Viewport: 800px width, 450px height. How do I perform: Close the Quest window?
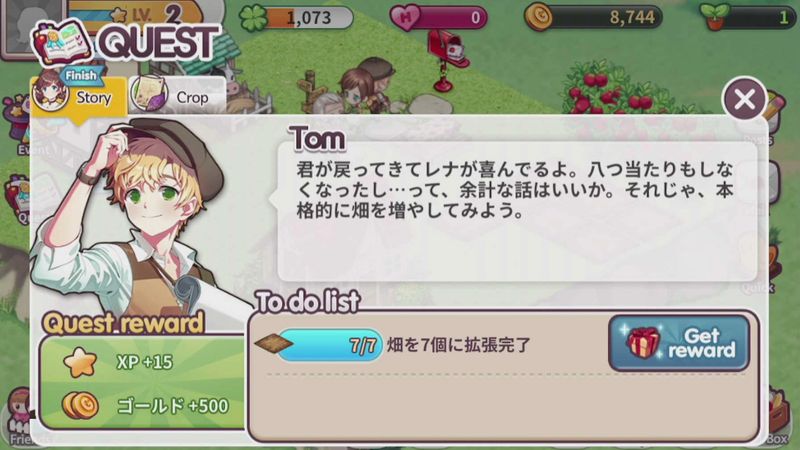(x=744, y=99)
